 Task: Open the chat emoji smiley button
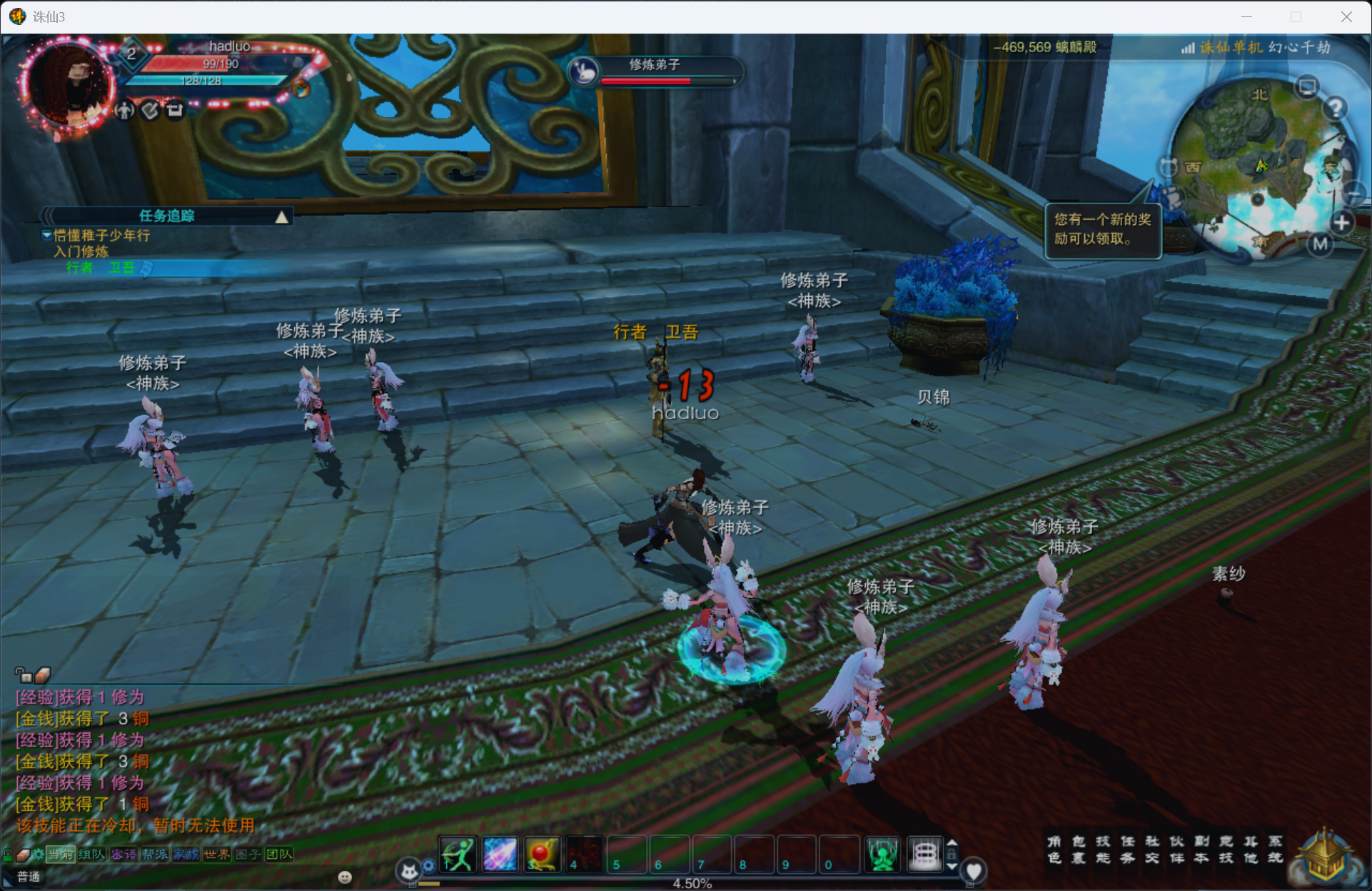345,877
